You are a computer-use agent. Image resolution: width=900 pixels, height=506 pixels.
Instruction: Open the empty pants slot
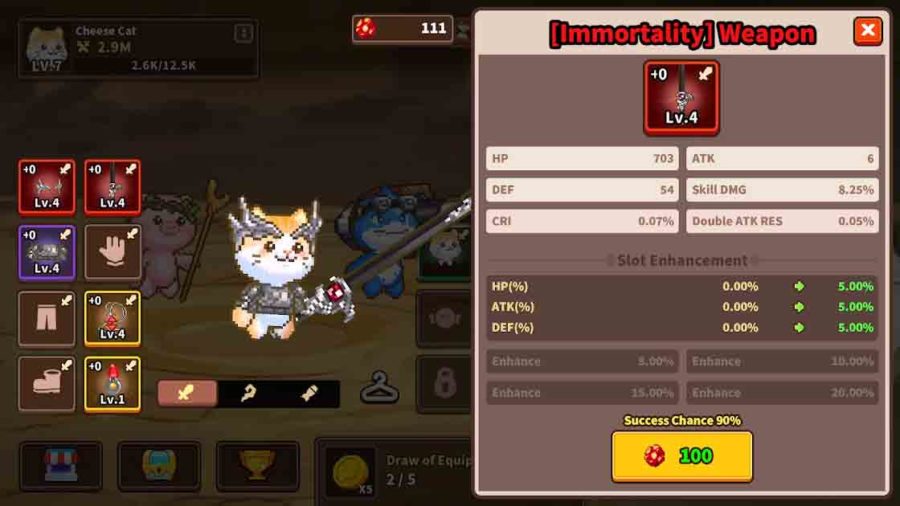(46, 318)
